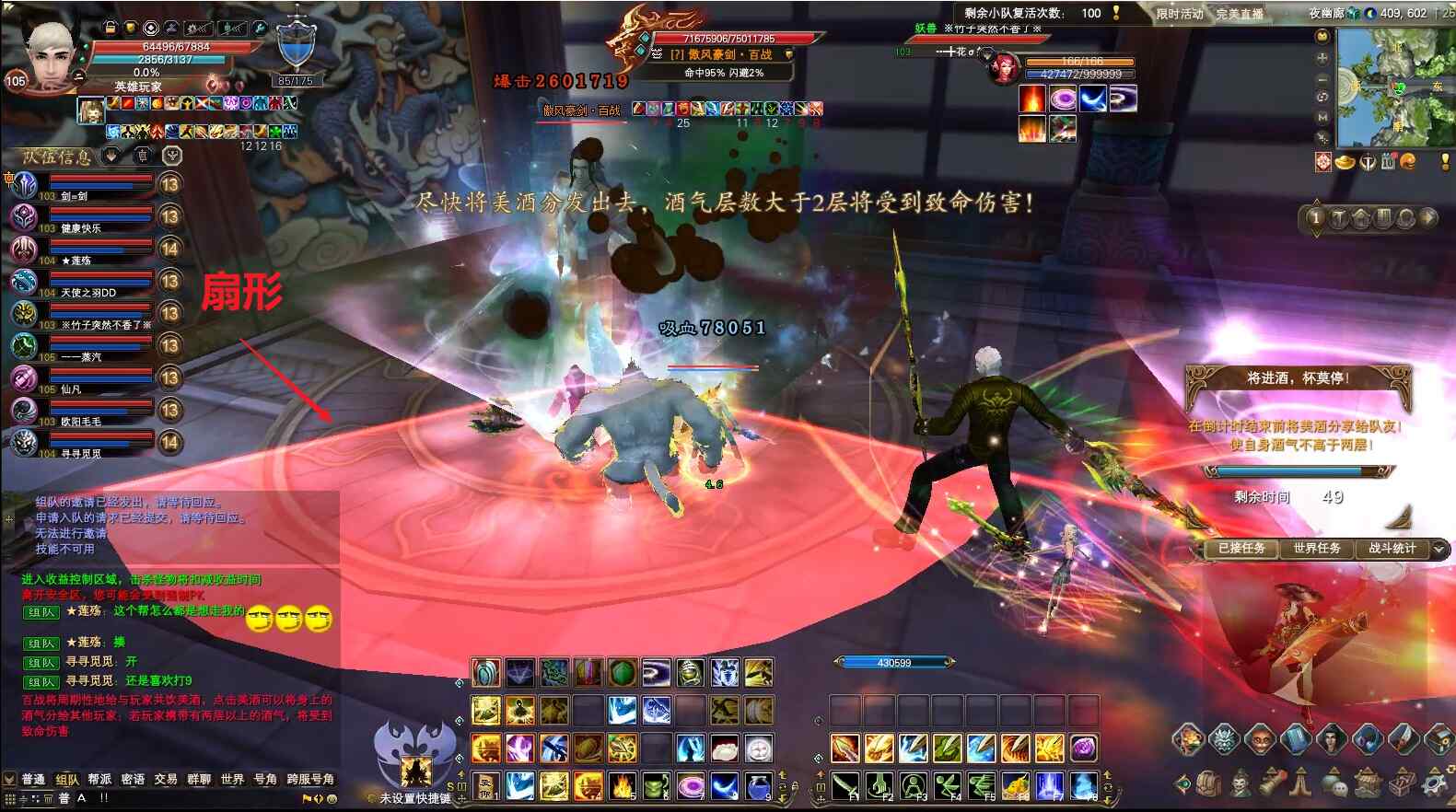Open the world map via M button
The image size is (1456, 812).
[x=1322, y=118]
